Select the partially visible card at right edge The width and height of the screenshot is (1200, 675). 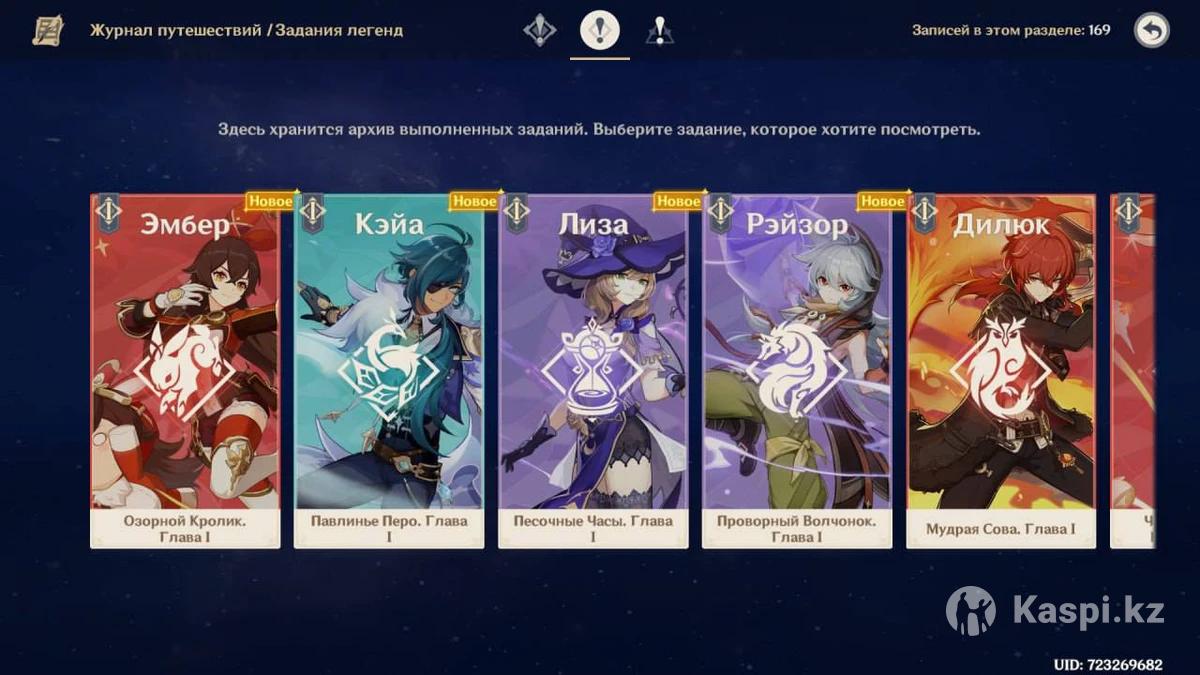tap(1133, 370)
